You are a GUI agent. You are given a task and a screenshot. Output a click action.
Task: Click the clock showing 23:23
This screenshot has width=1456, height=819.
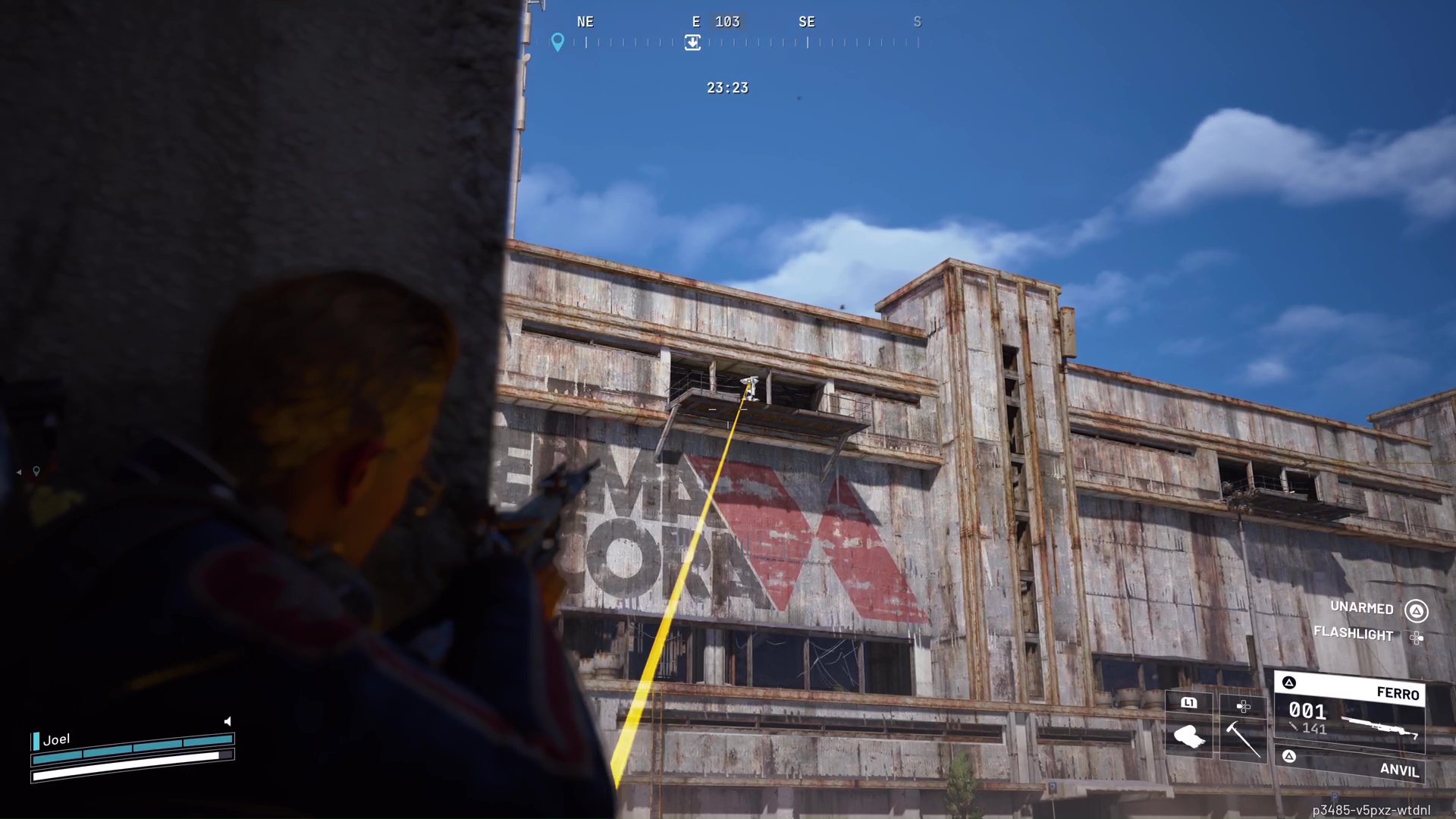(x=727, y=88)
